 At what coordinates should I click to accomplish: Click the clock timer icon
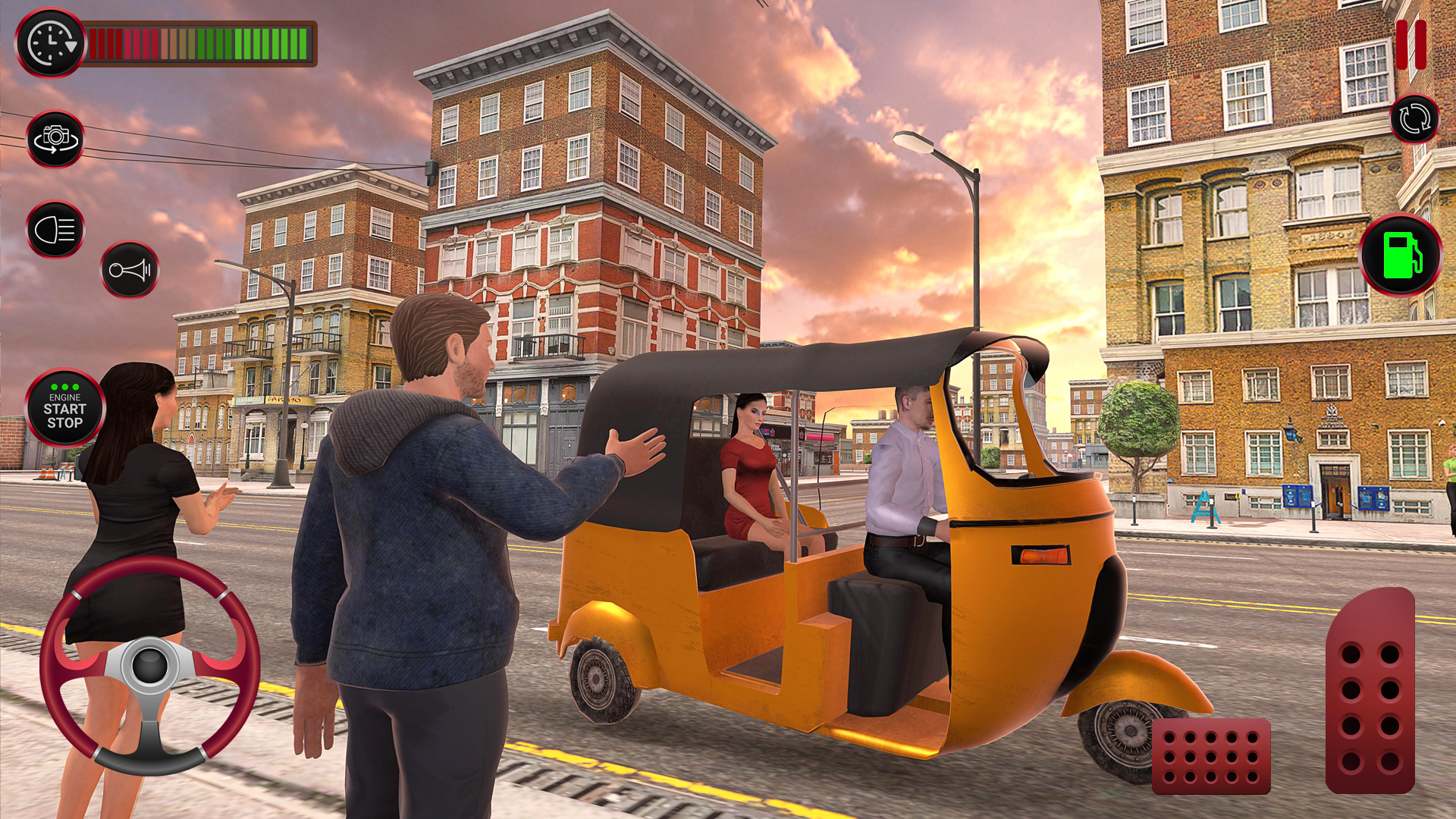click(50, 43)
